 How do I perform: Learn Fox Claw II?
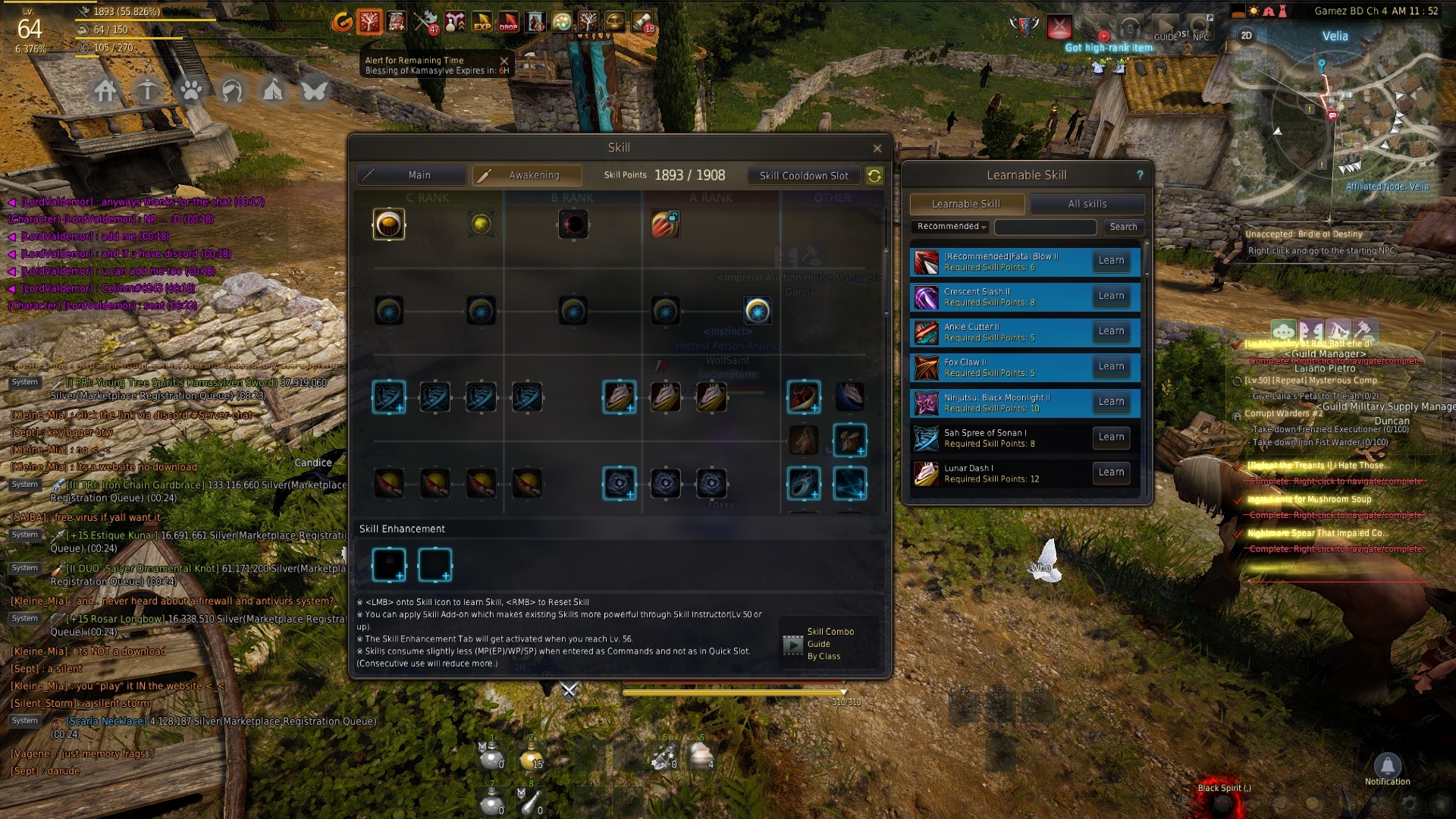coord(1111,366)
